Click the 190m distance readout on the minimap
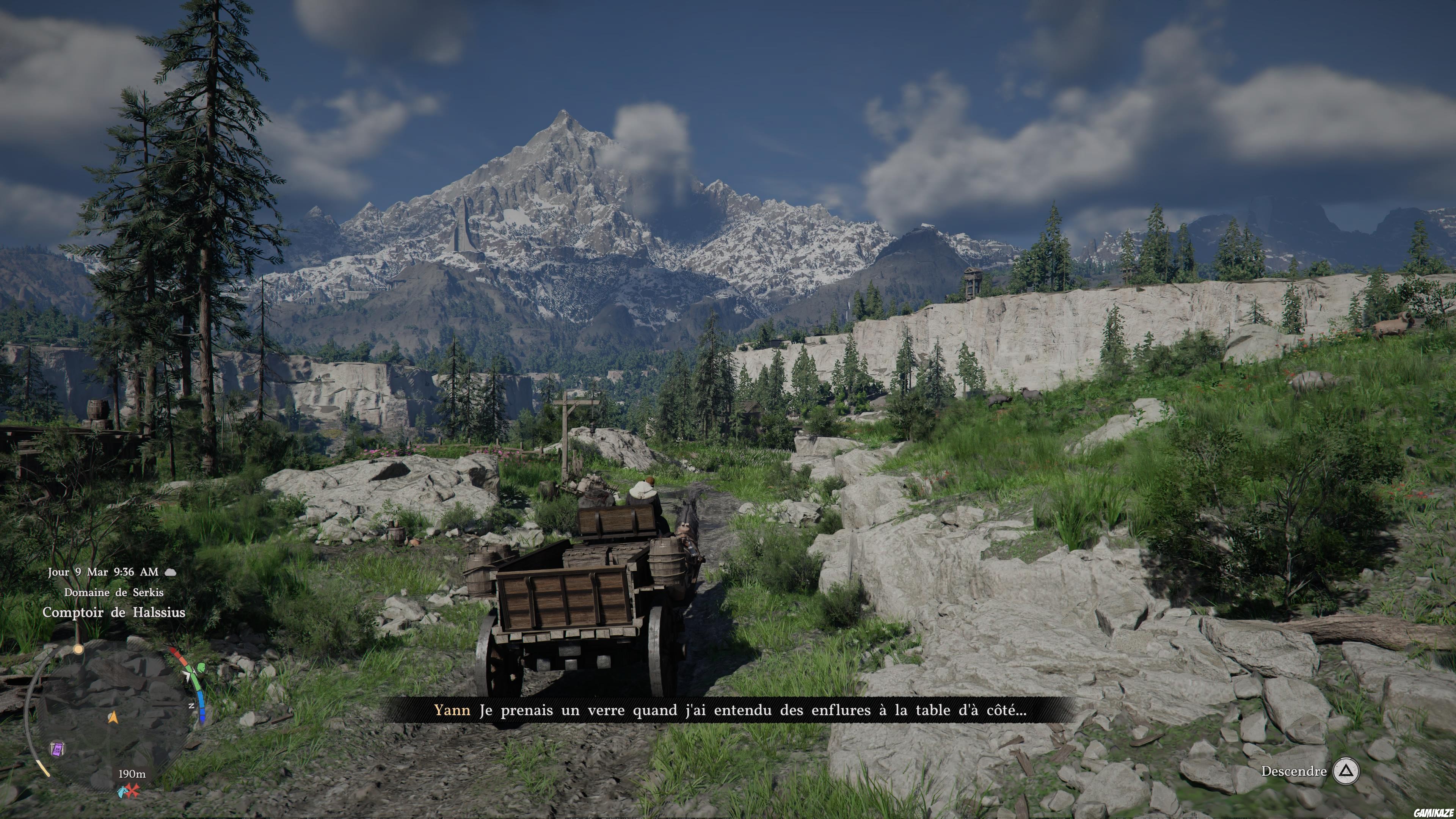The height and width of the screenshot is (819, 1456). [132, 774]
